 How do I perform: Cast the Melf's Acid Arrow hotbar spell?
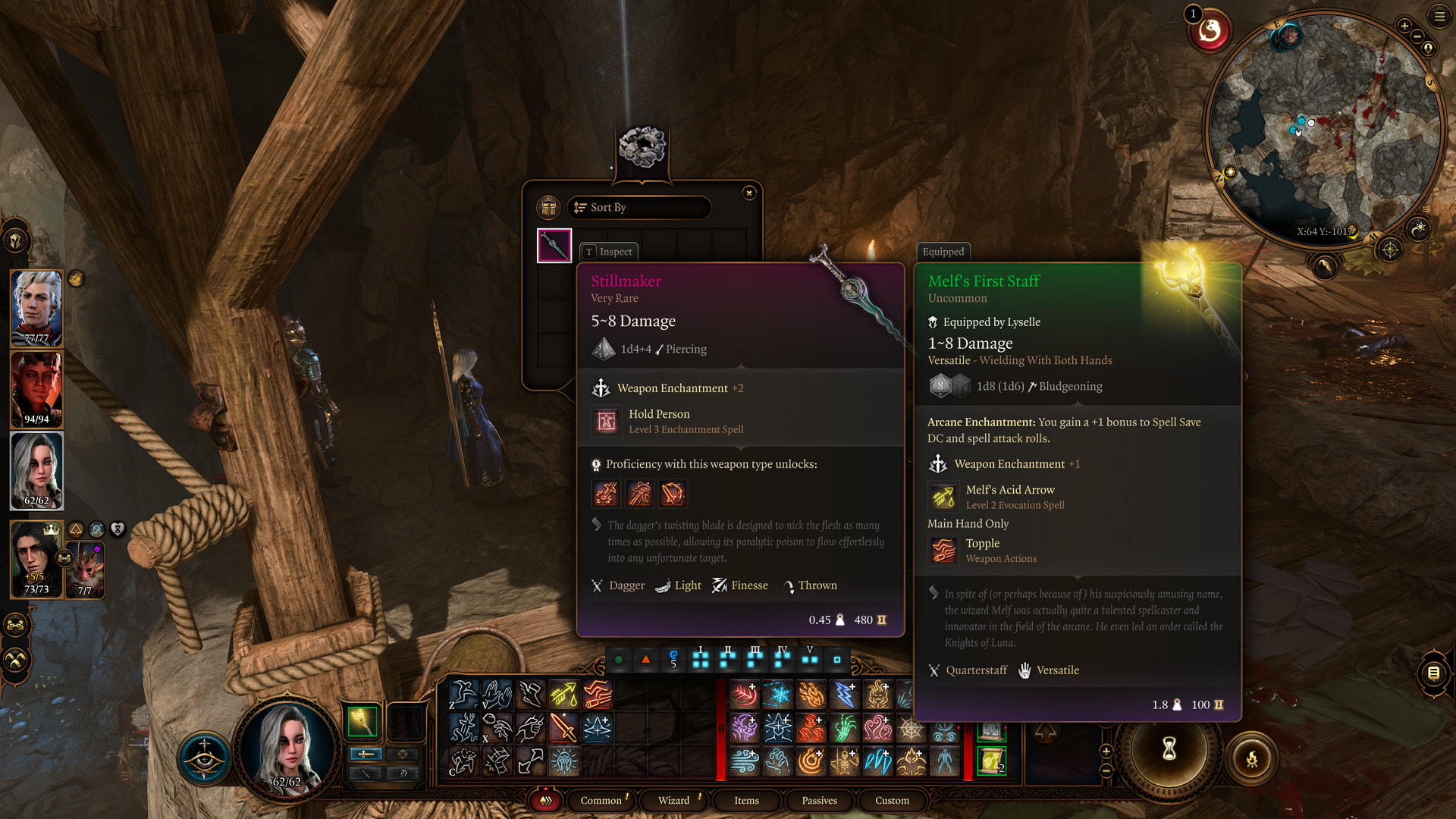[x=563, y=694]
